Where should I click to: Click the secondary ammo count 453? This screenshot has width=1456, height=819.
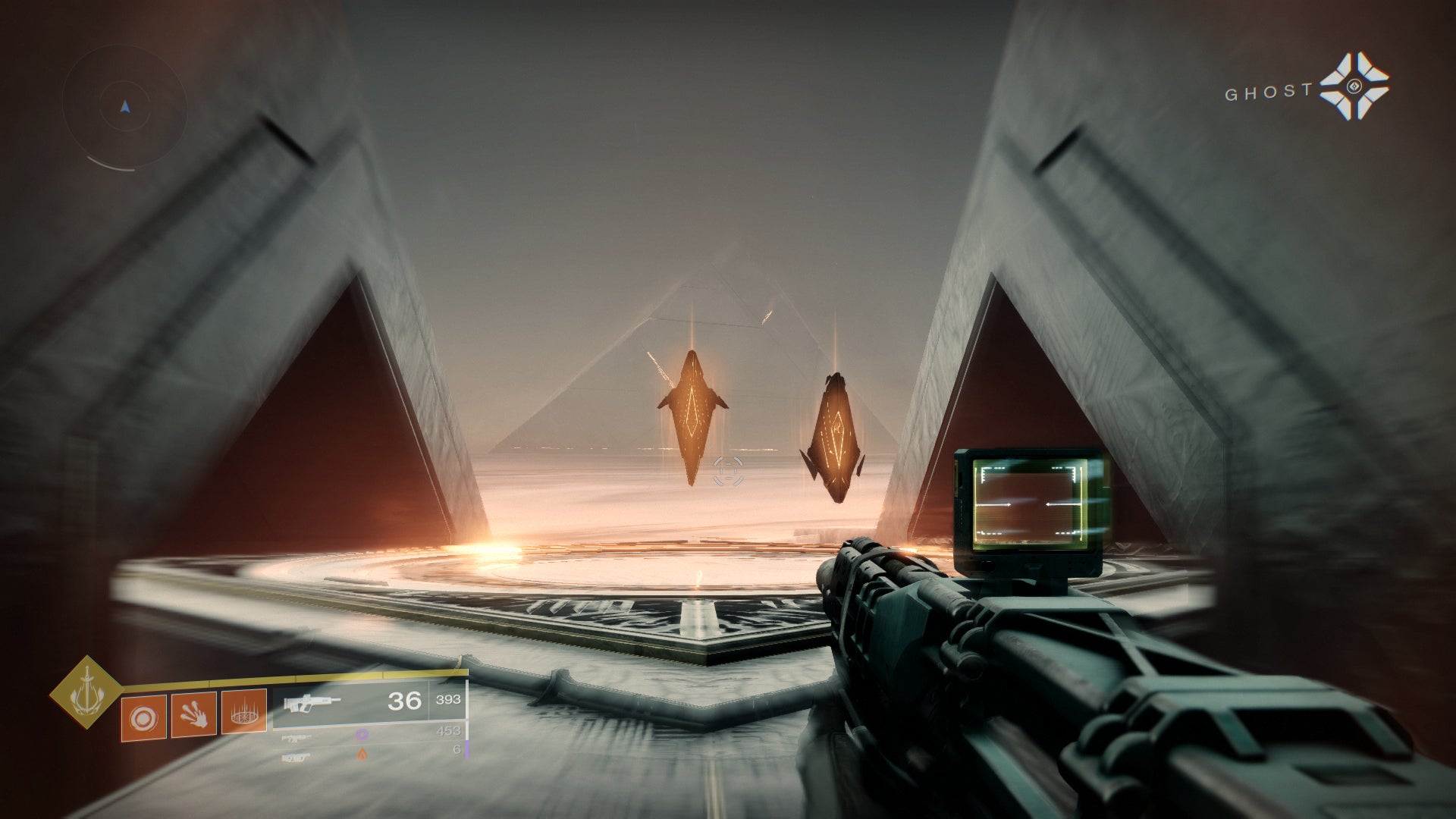pos(448,730)
